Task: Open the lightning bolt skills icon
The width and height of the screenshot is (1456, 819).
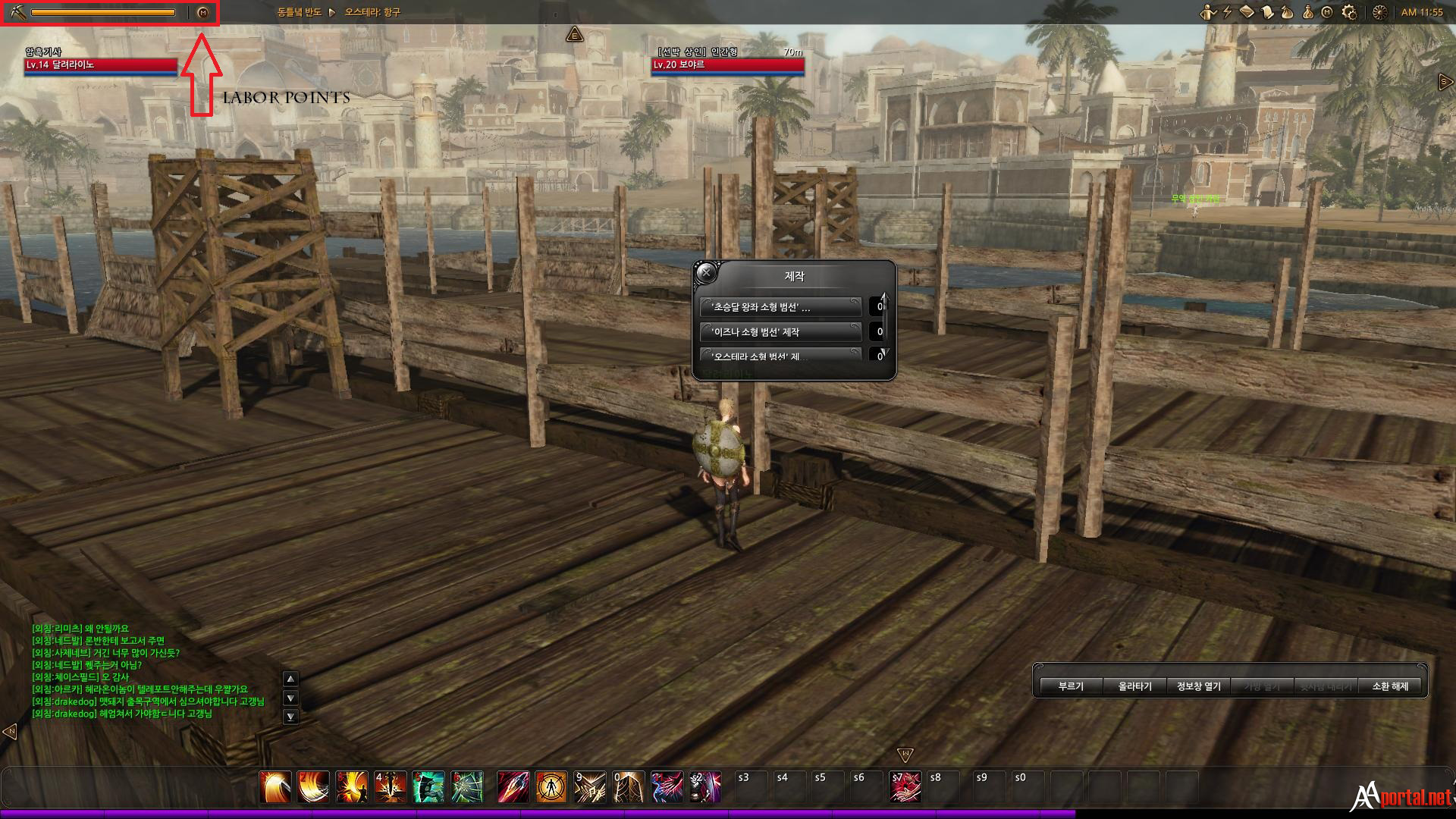Action: [x=1227, y=12]
